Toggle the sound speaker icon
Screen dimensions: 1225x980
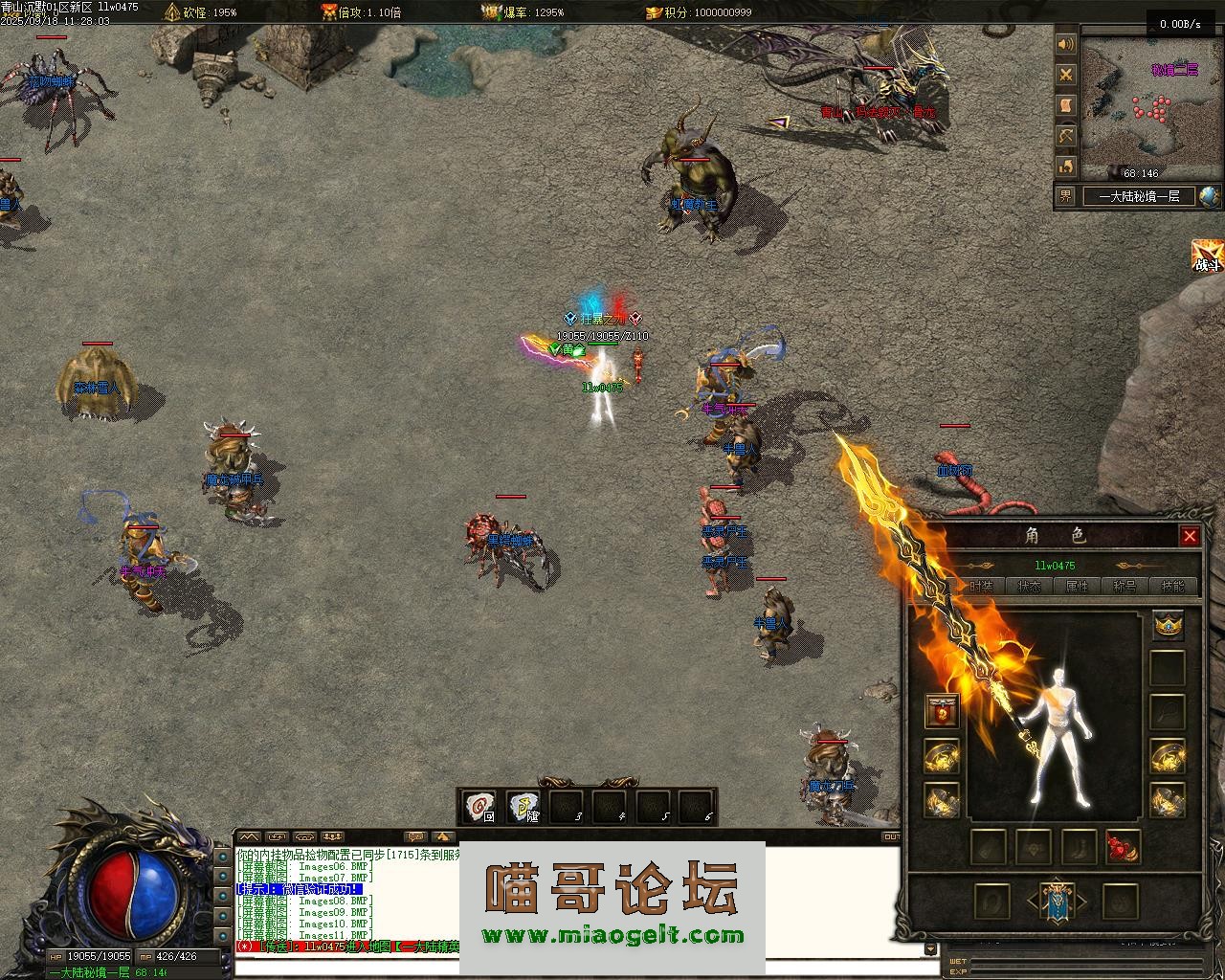point(1066,44)
